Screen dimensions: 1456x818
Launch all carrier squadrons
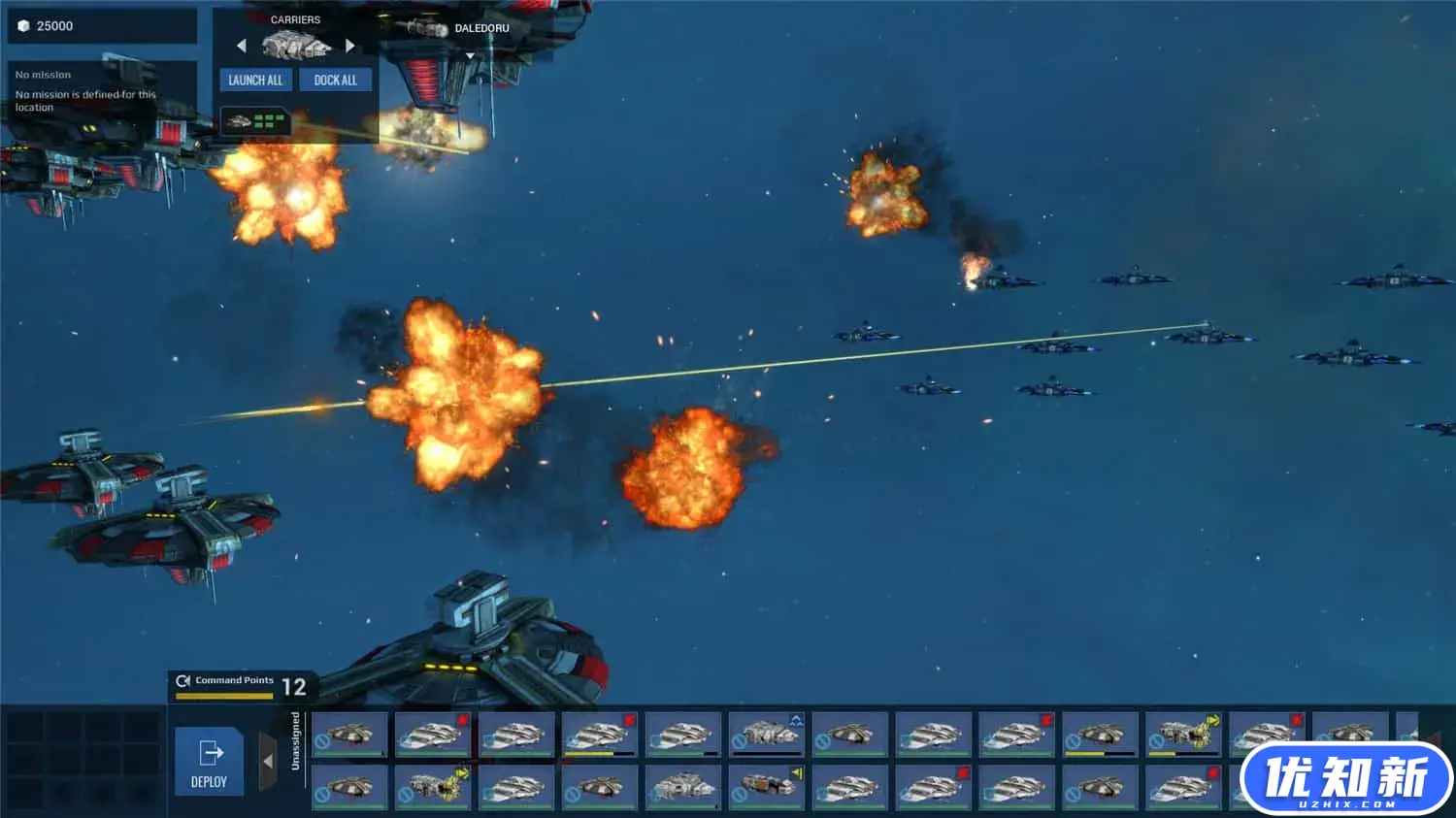pos(255,81)
